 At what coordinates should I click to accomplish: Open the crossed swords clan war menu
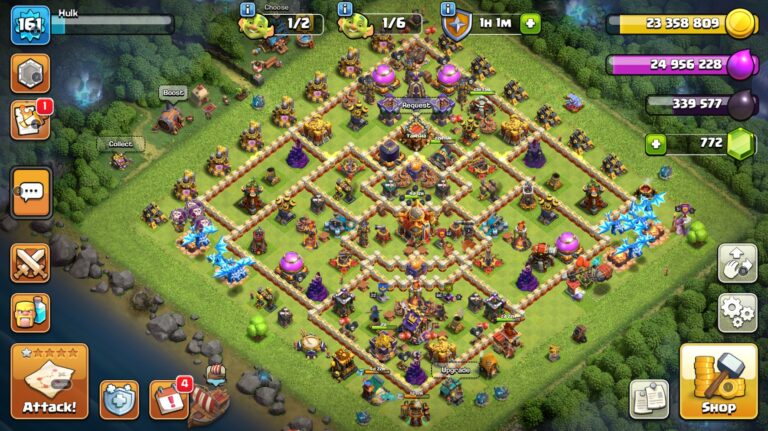click(x=30, y=262)
